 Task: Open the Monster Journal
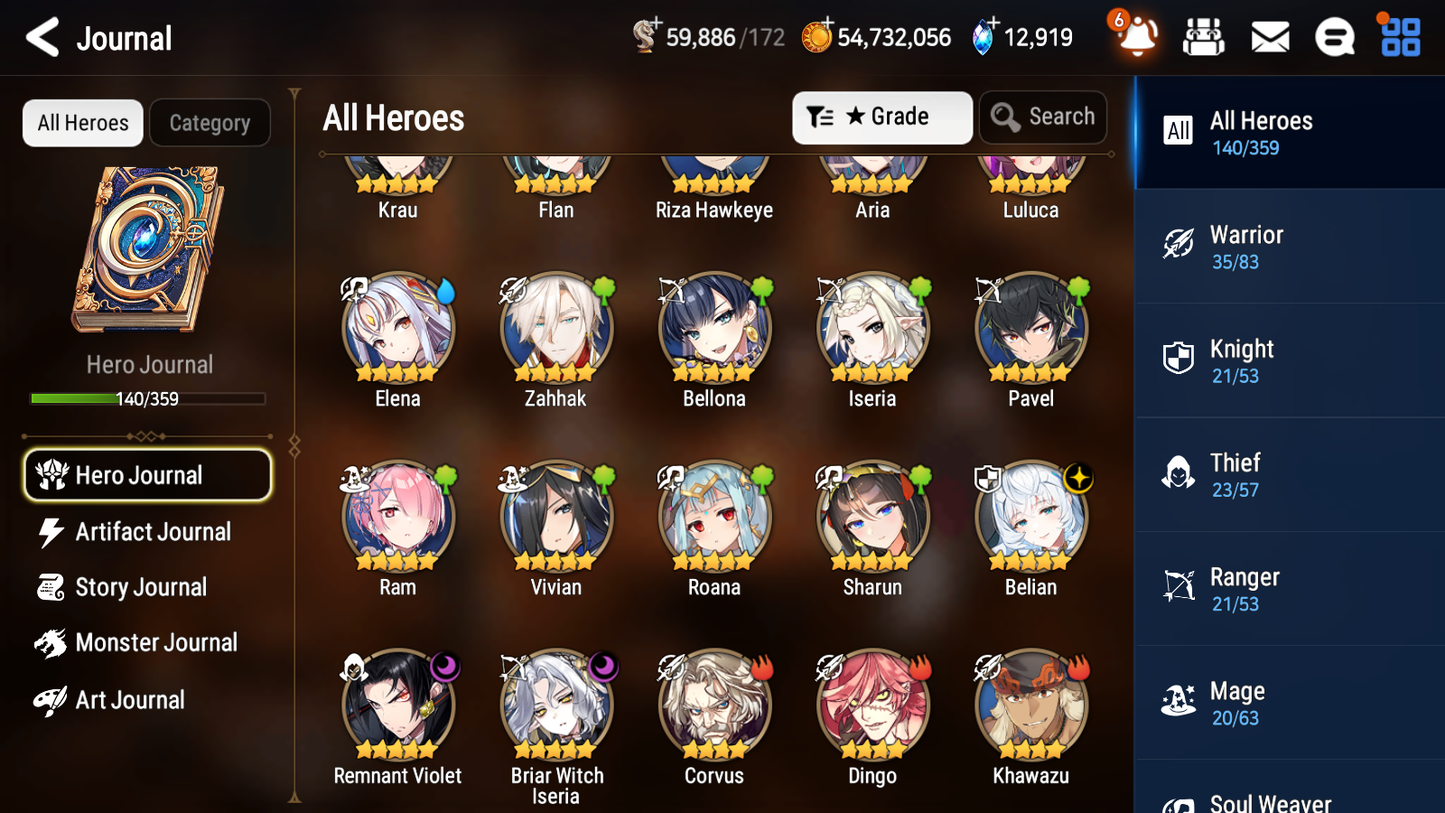pos(157,643)
